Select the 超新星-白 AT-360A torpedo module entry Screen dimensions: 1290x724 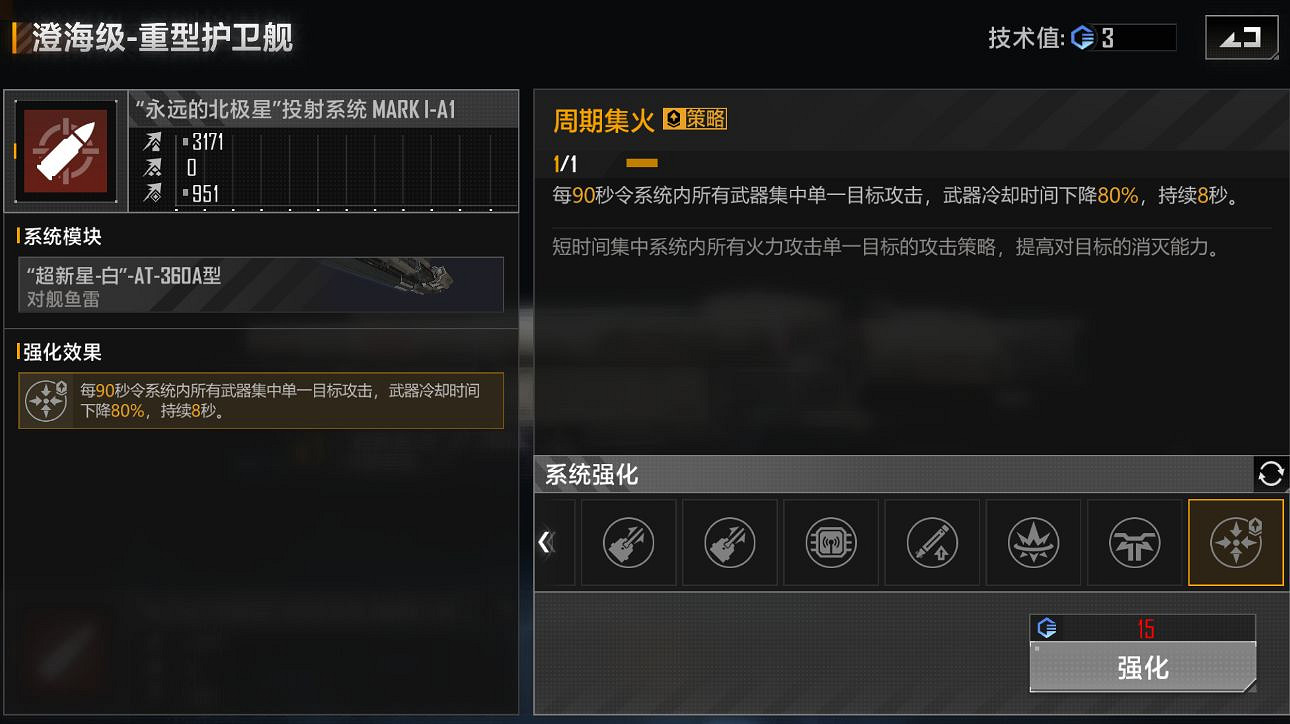[x=260, y=284]
